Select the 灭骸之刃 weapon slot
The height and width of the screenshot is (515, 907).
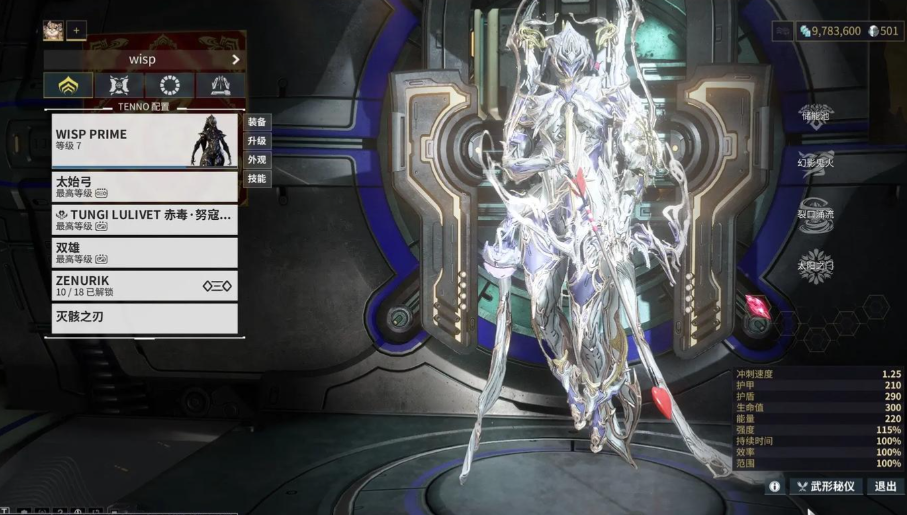[144, 318]
